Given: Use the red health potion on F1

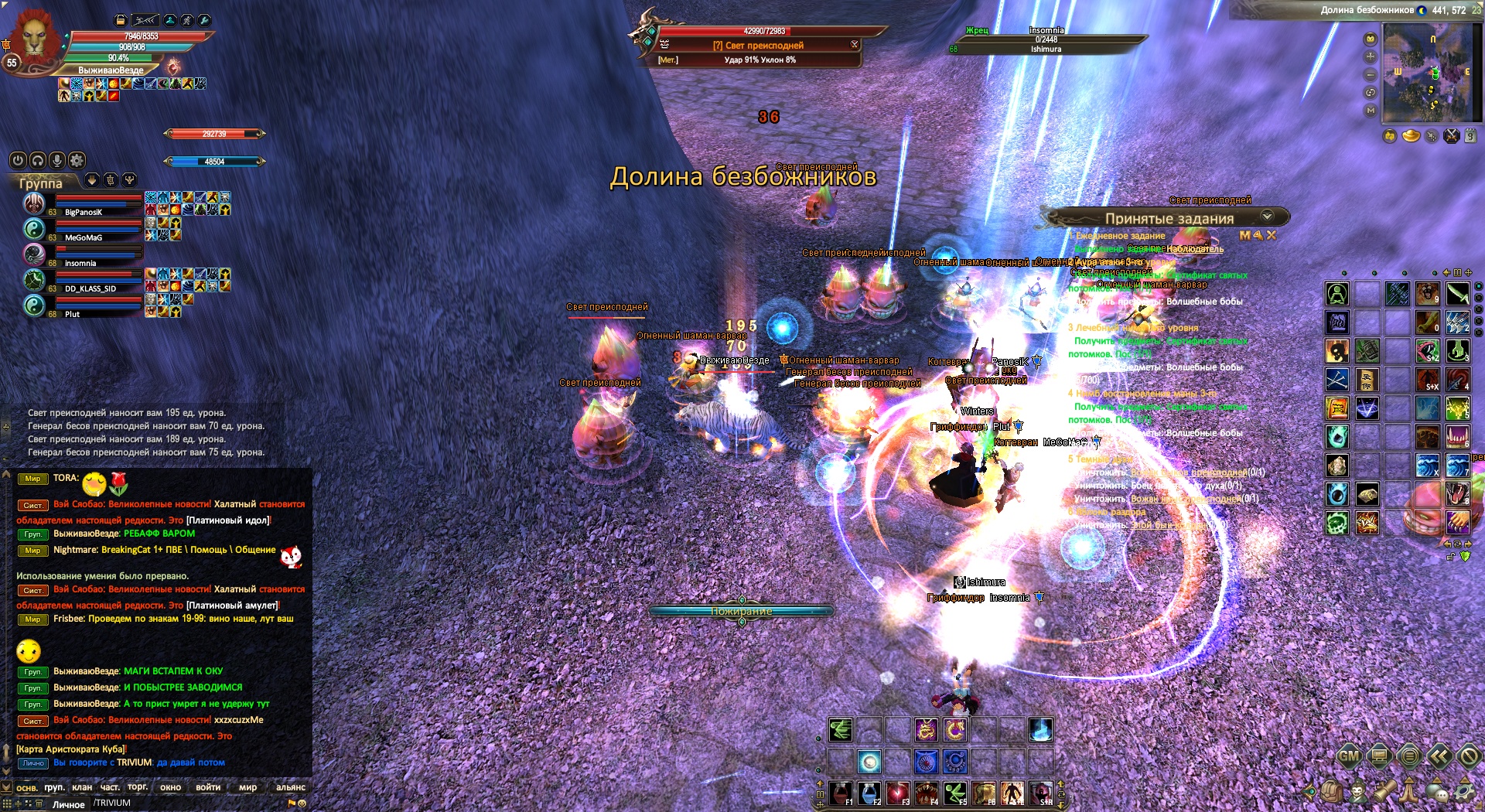Looking at the screenshot, I should point(841,792).
